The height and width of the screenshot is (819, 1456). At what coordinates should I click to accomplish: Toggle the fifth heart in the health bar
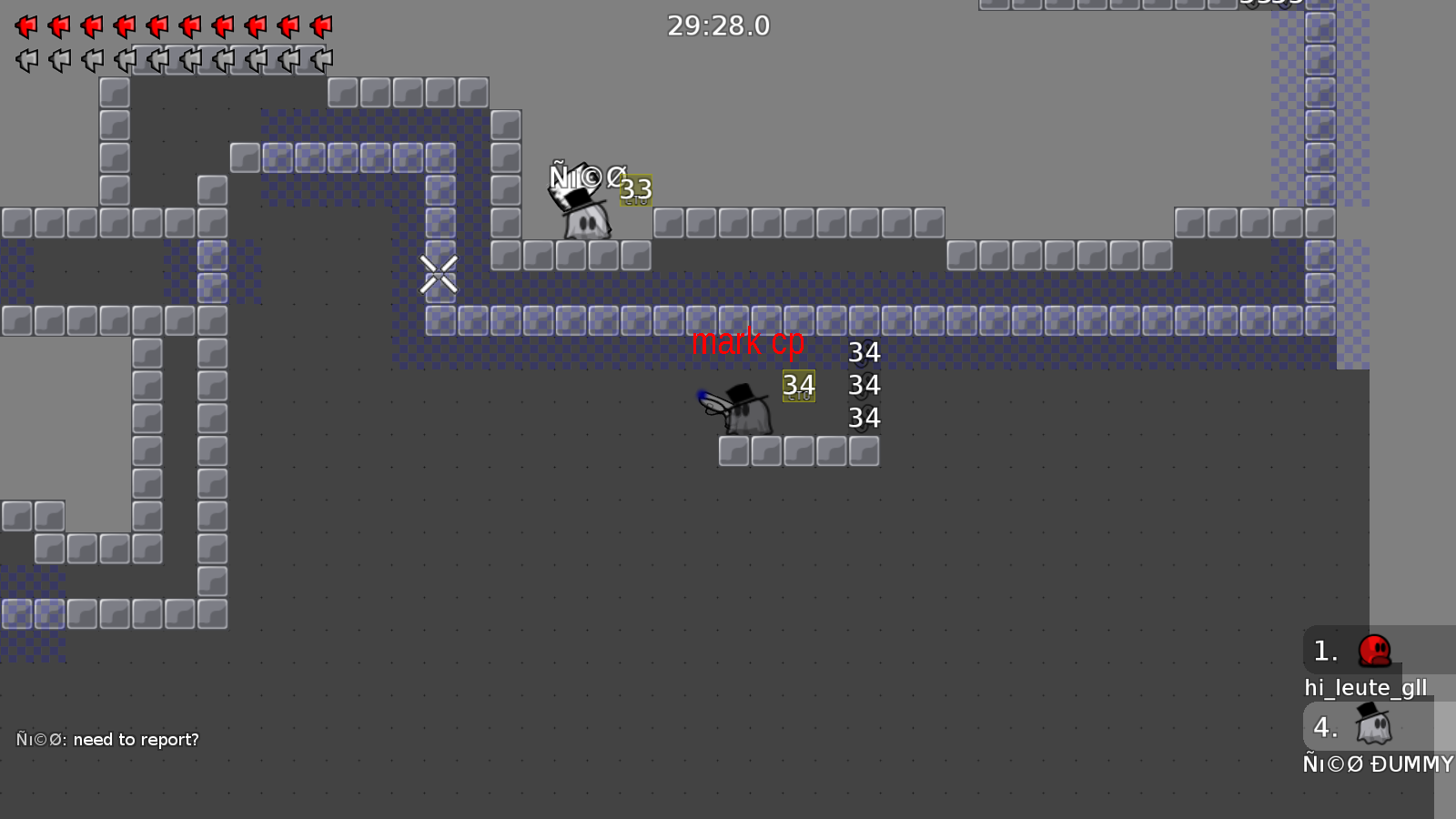click(x=157, y=26)
